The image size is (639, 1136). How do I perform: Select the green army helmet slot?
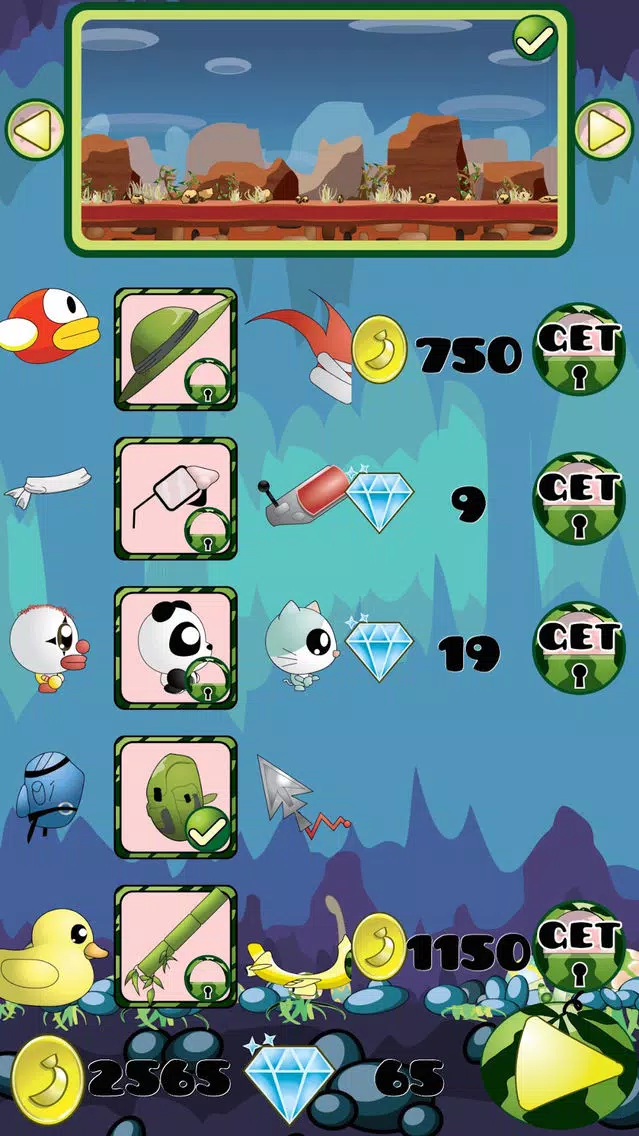(176, 349)
